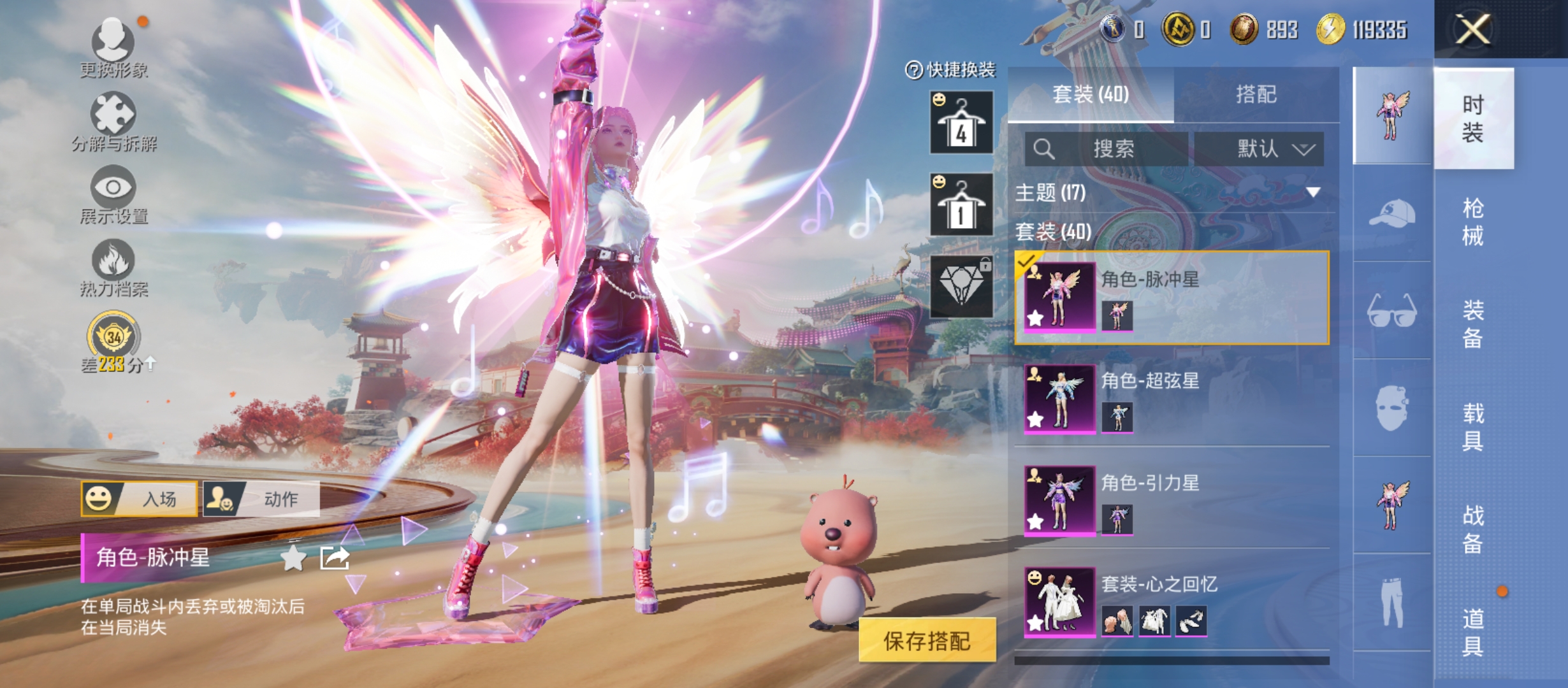Click the 保存搭配 save outfit button
The height and width of the screenshot is (688, 1568).
coord(927,640)
